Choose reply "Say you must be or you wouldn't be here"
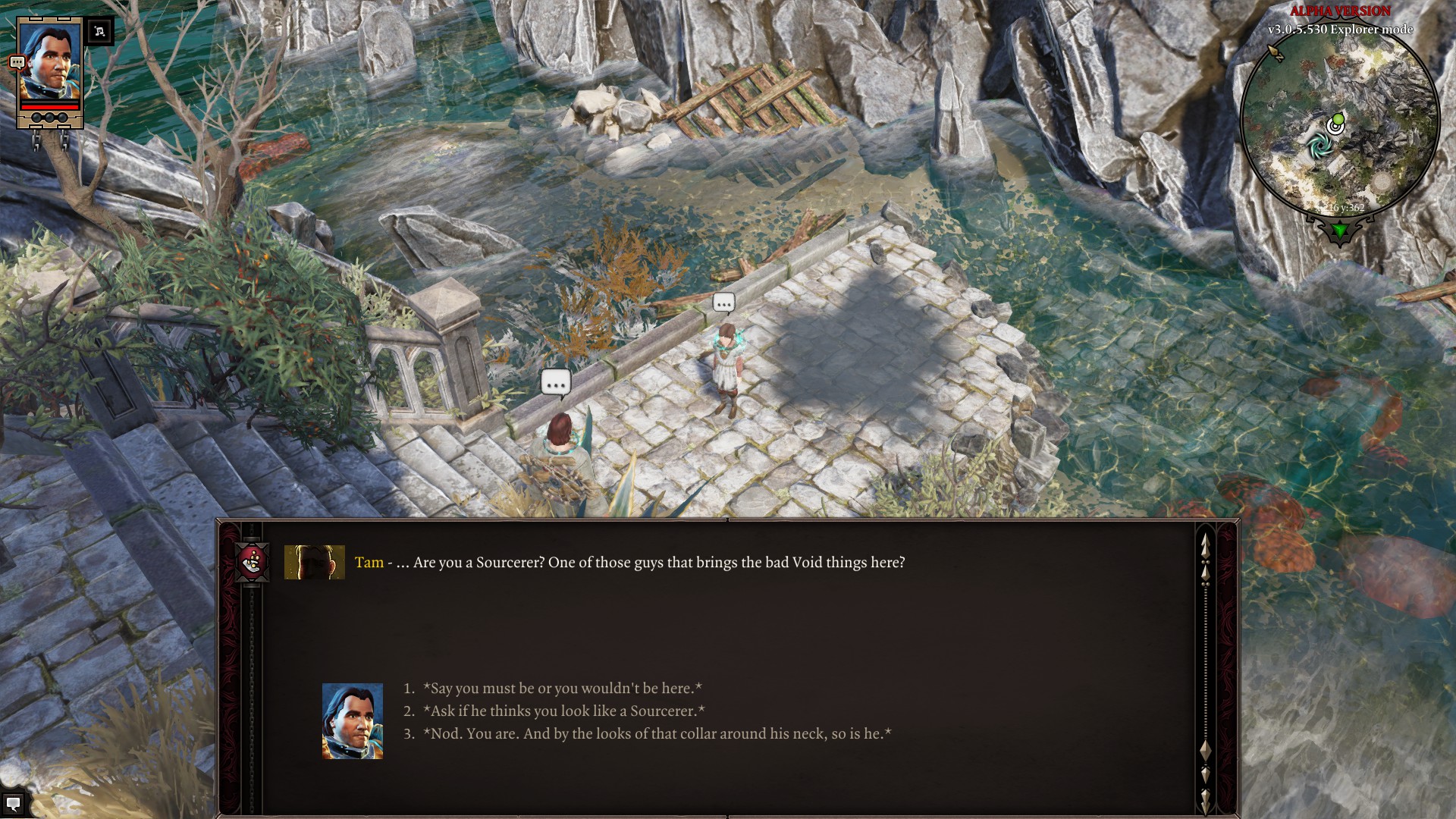The height and width of the screenshot is (819, 1456). pyautogui.click(x=562, y=689)
